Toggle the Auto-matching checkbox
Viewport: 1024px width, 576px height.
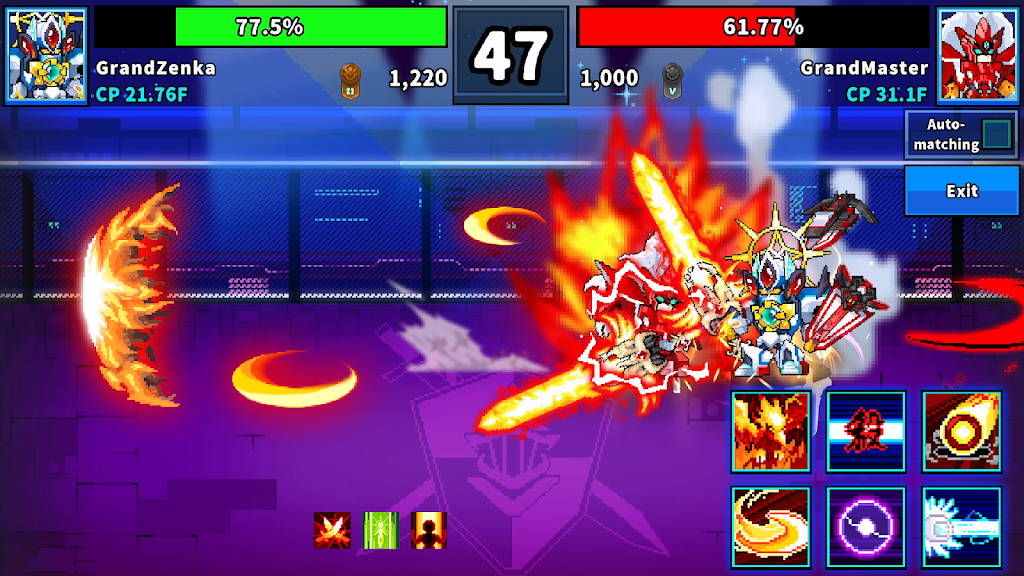(997, 134)
